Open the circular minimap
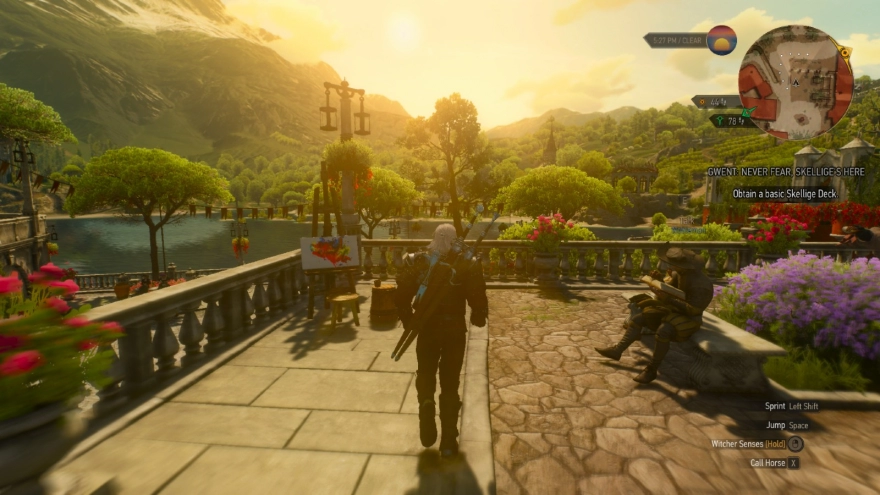This screenshot has width=880, height=495. [795, 82]
